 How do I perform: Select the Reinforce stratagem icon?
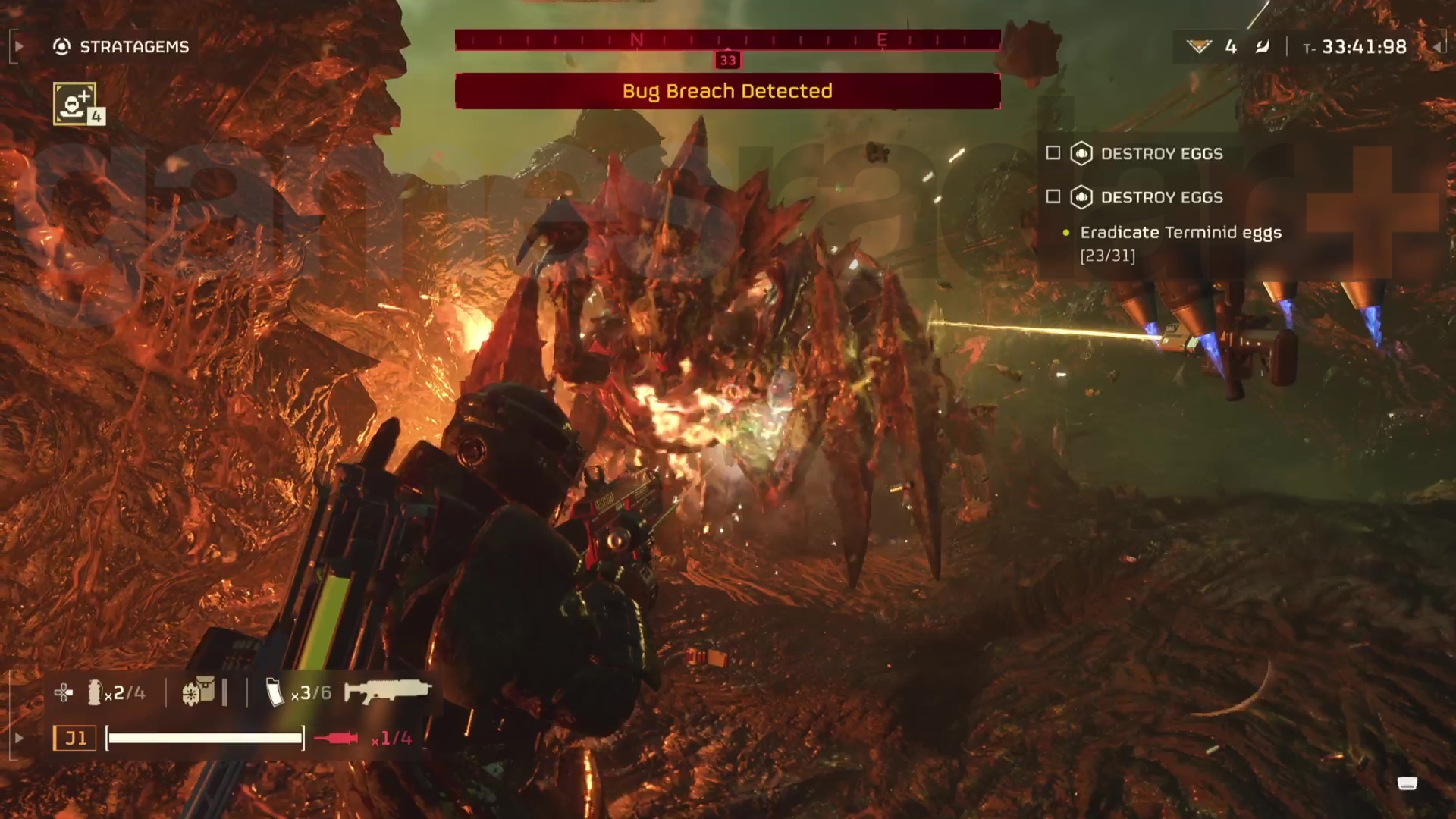tap(75, 103)
